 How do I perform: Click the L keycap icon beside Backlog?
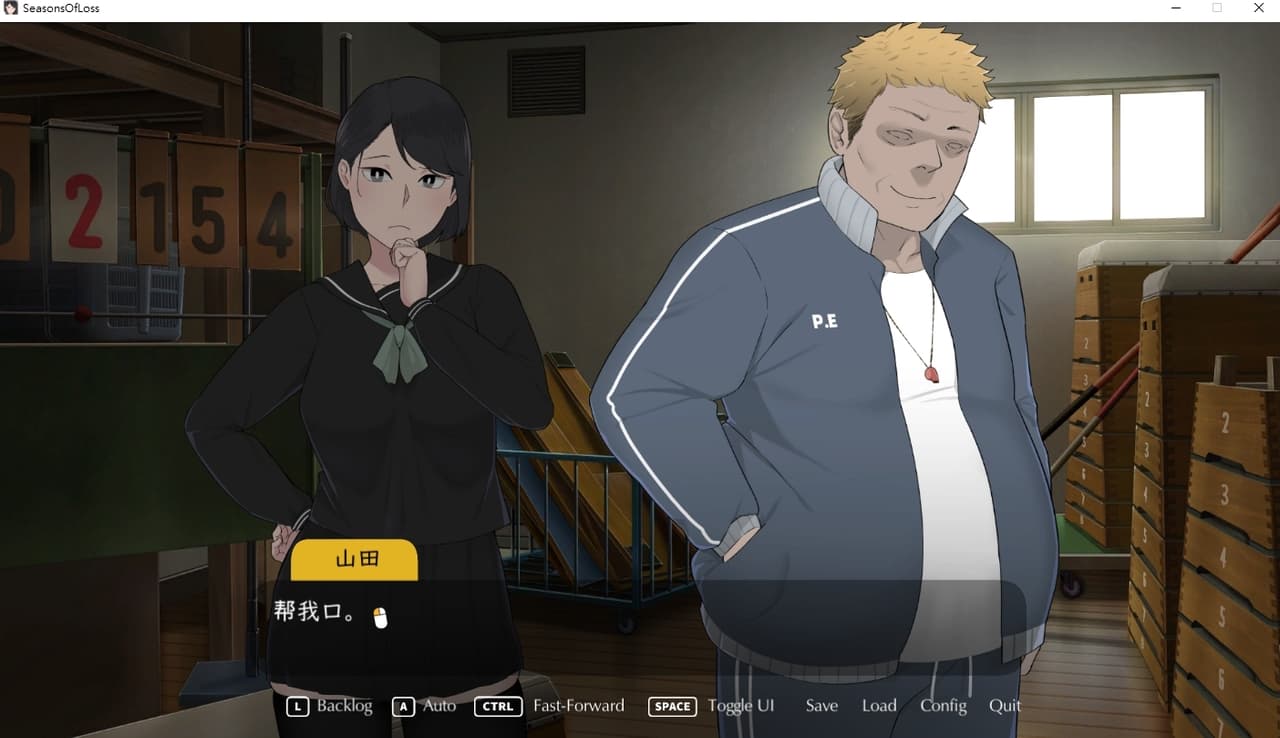coord(296,706)
